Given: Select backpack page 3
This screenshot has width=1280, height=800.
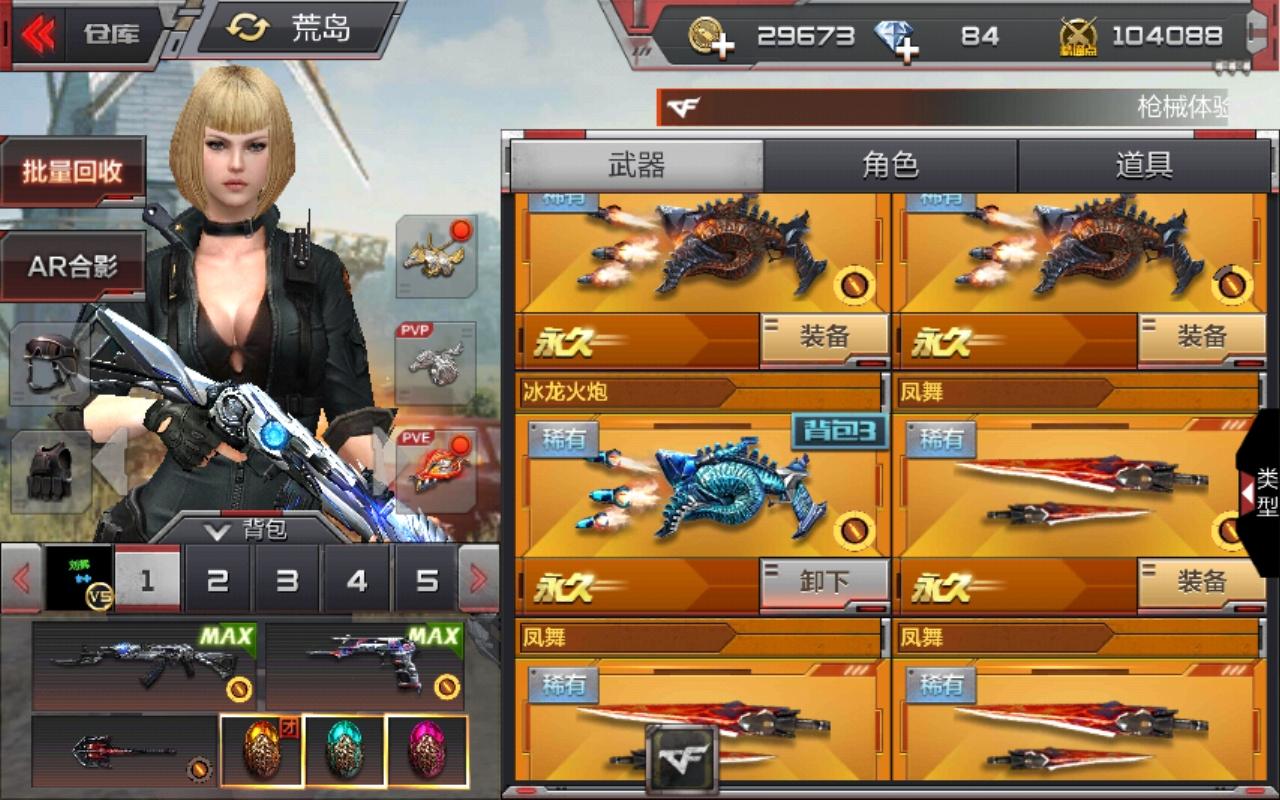Looking at the screenshot, I should (287, 579).
